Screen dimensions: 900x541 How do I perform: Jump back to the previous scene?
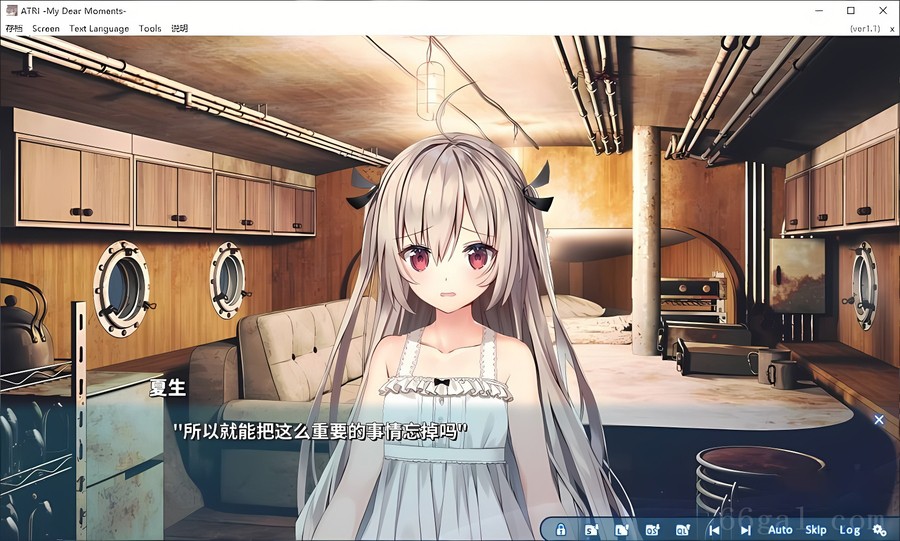pyautogui.click(x=714, y=530)
